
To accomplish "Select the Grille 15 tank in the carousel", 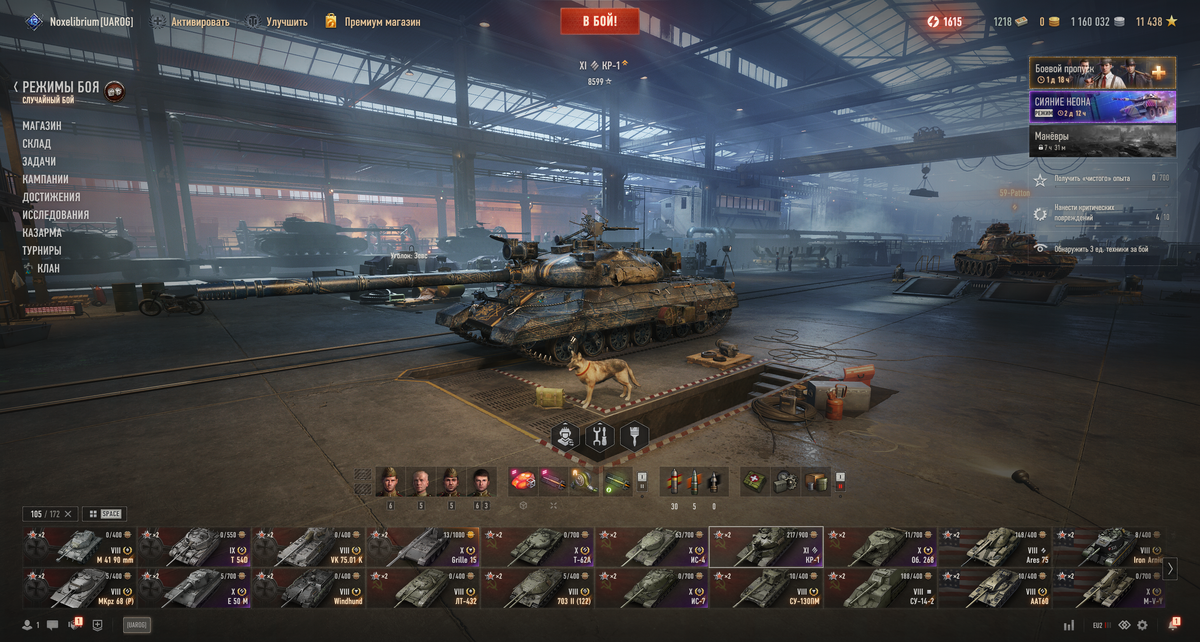I will (x=423, y=546).
